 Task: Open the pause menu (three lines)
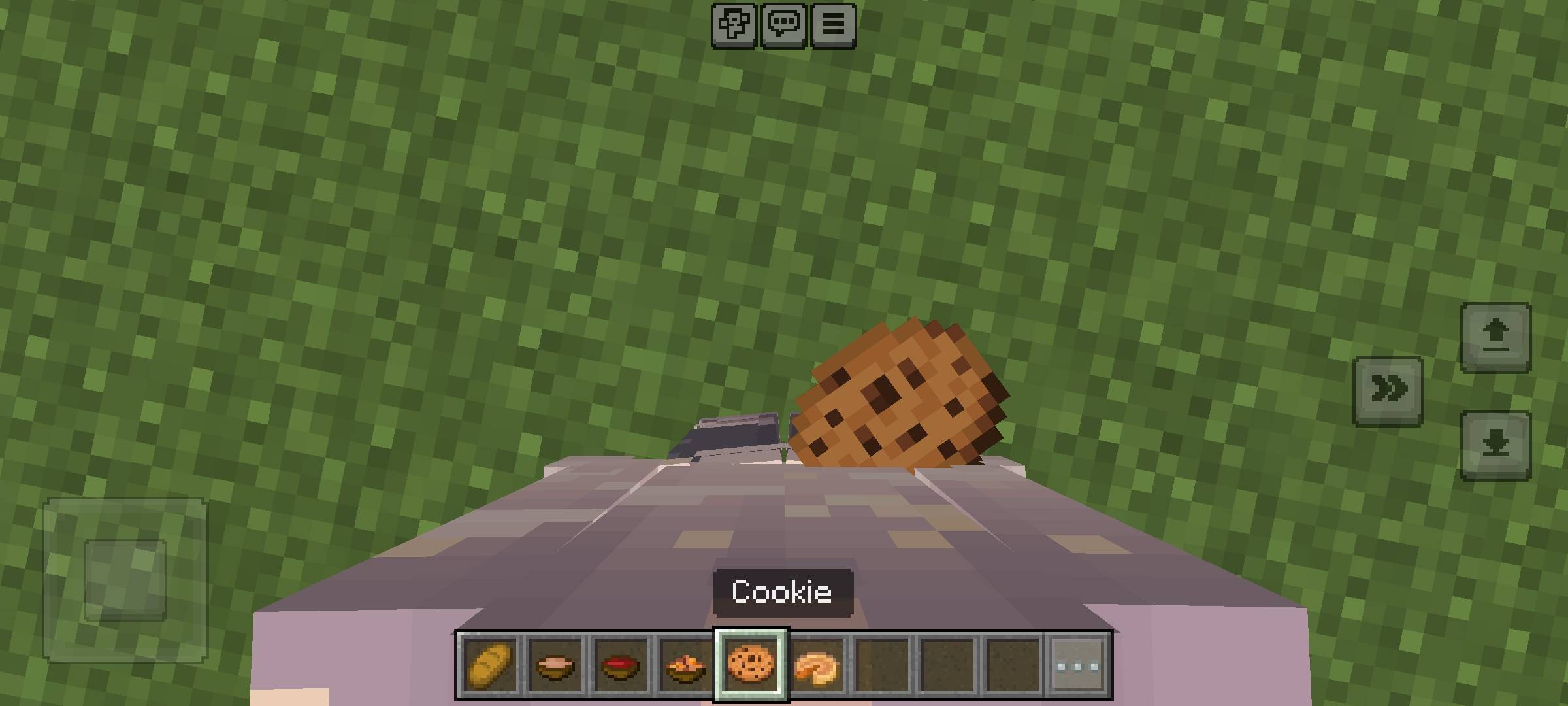pos(833,25)
